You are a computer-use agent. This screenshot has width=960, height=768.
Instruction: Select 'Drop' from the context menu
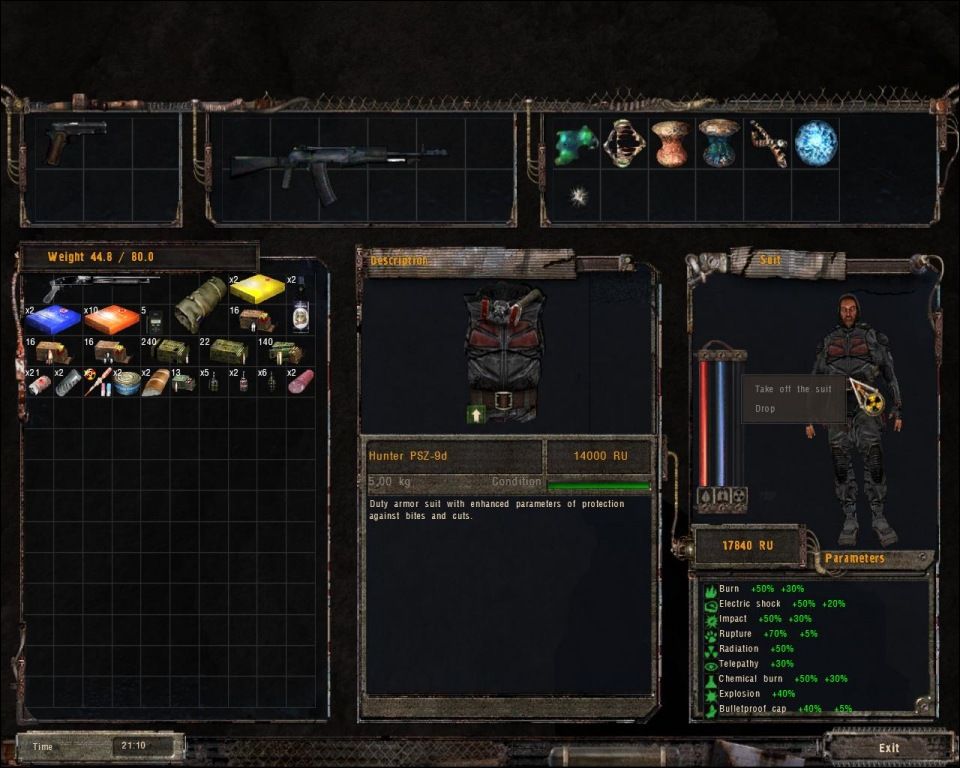(765, 409)
